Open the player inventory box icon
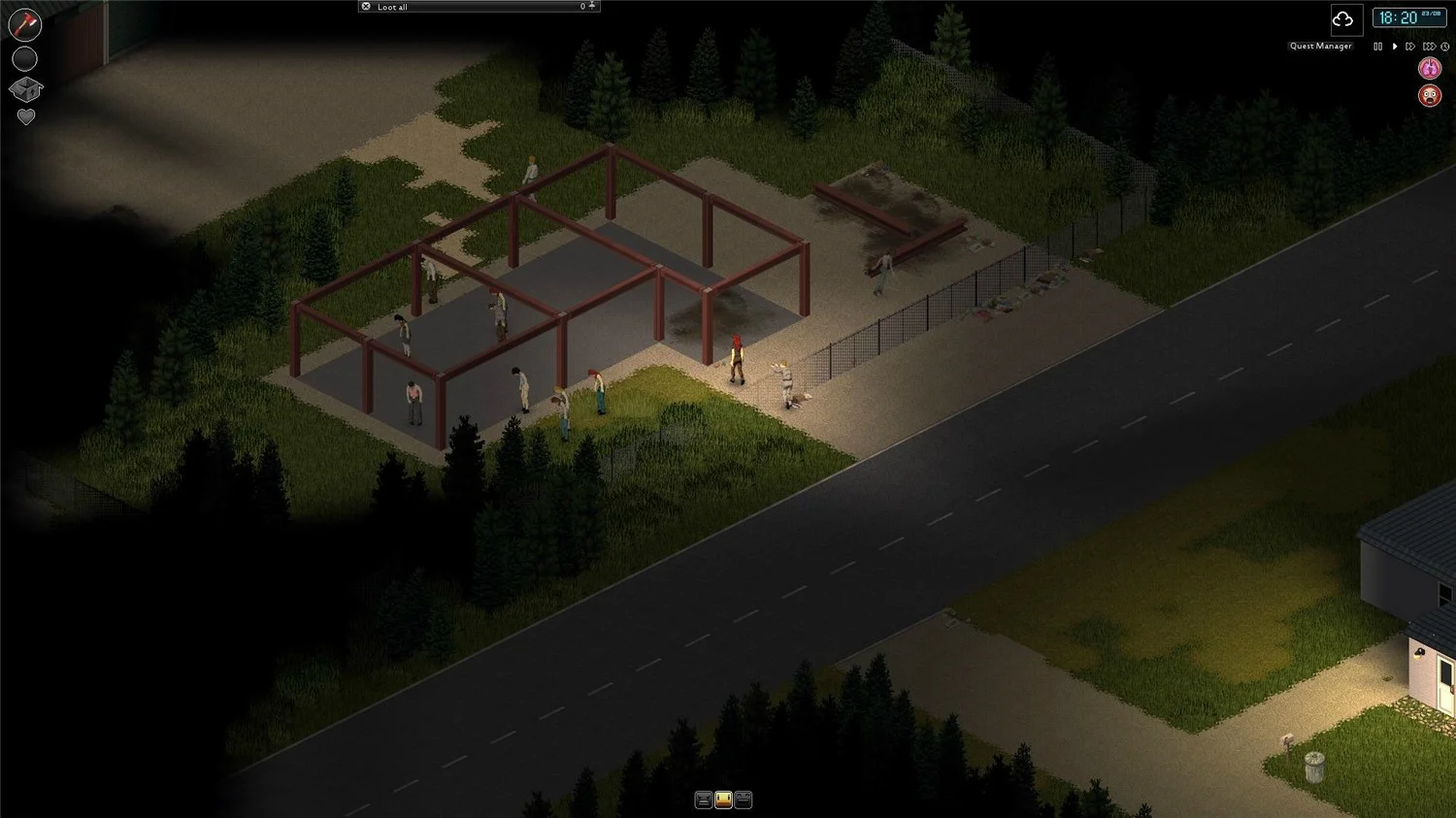The image size is (1456, 818). 25,88
